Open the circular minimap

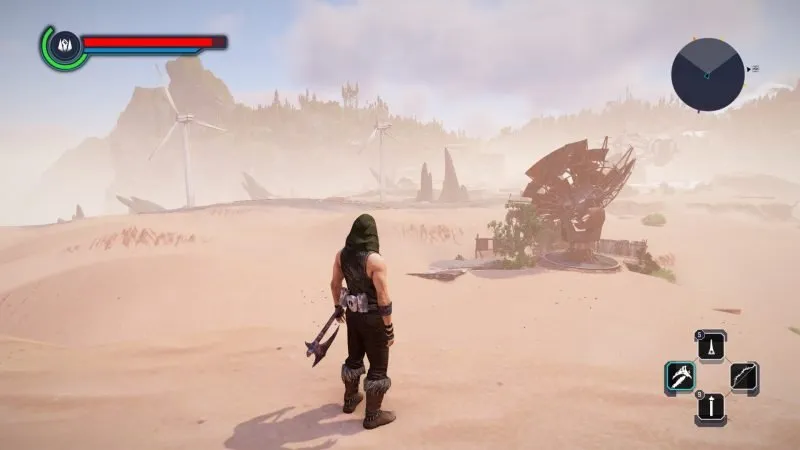coord(707,74)
